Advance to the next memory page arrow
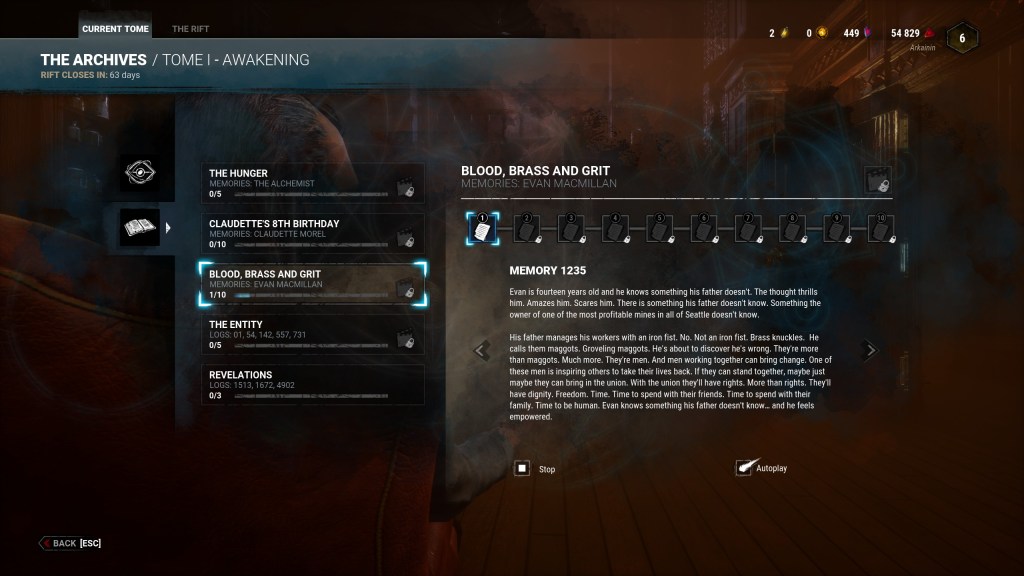1024x576 pixels. (870, 350)
